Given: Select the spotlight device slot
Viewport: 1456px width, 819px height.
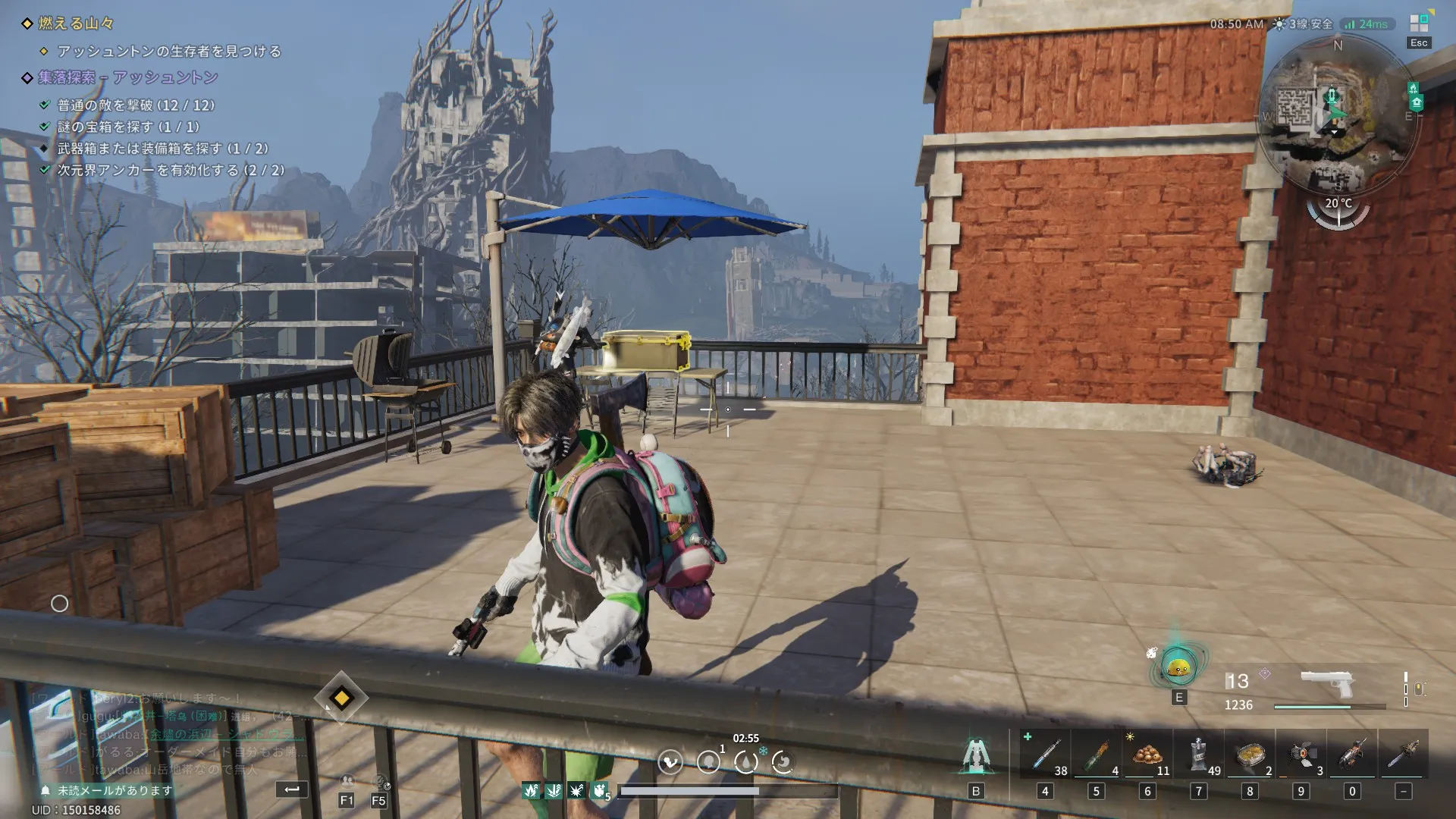Looking at the screenshot, I should pos(1301,755).
